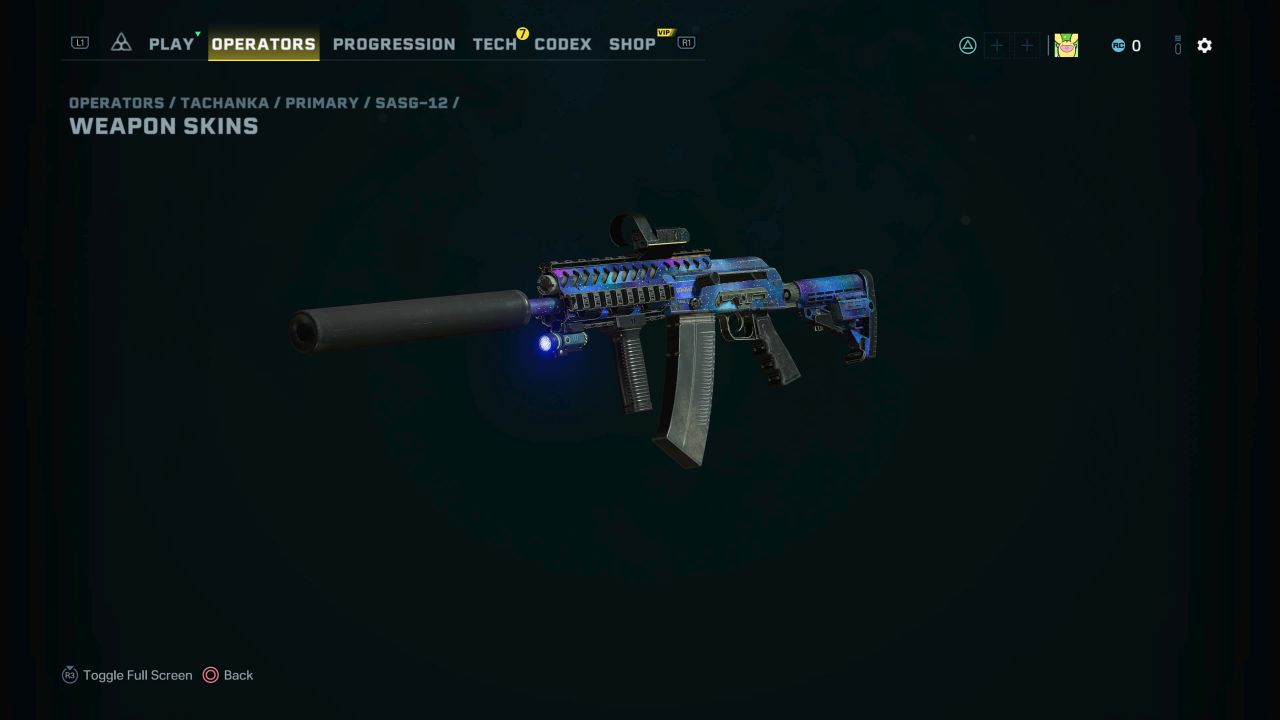Viewport: 1280px width, 720px height.
Task: Switch to the PROGRESSION tab
Action: tap(393, 44)
